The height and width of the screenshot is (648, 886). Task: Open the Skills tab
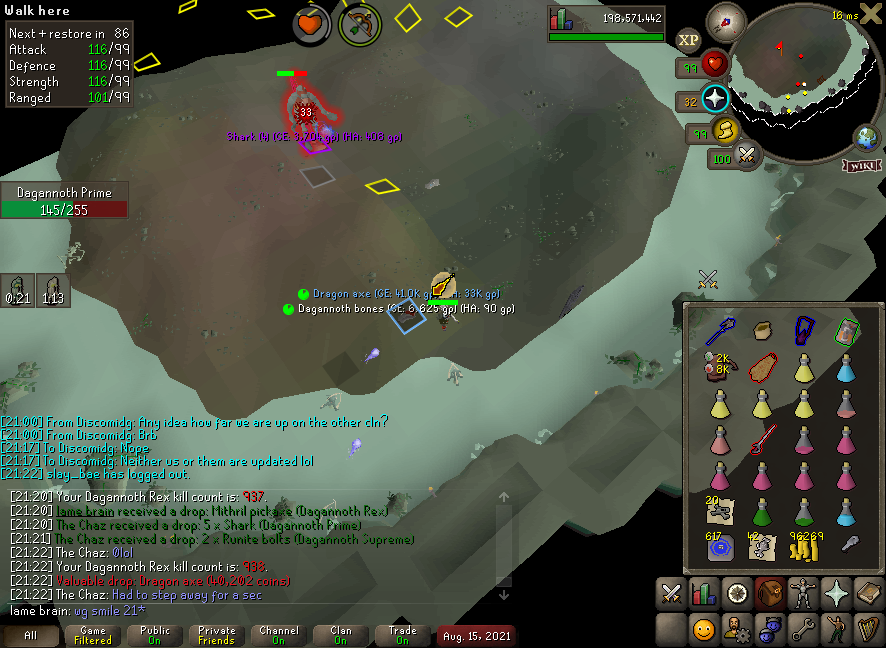[x=704, y=594]
